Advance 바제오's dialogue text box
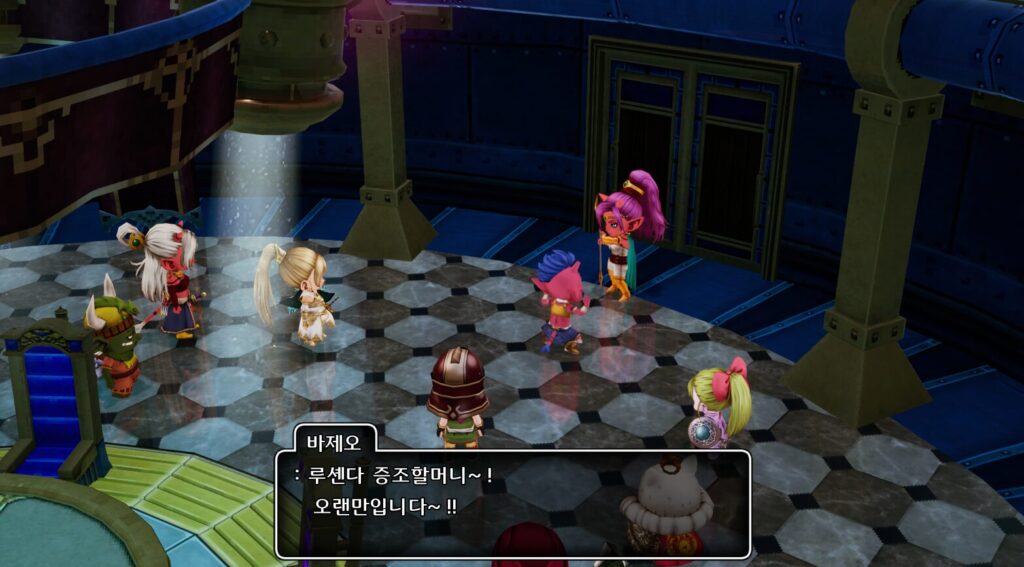 (x=512, y=503)
